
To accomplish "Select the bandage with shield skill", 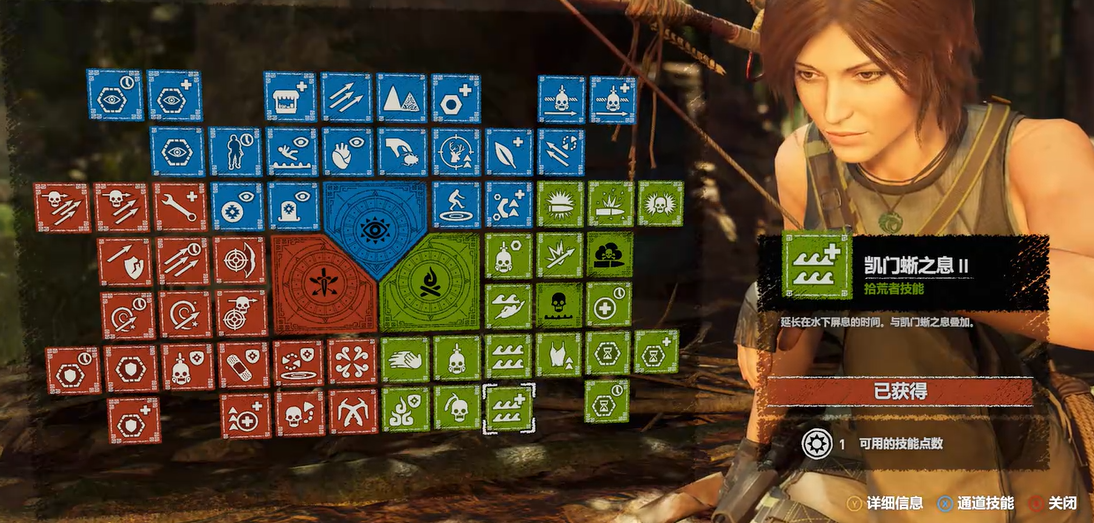I will (243, 365).
